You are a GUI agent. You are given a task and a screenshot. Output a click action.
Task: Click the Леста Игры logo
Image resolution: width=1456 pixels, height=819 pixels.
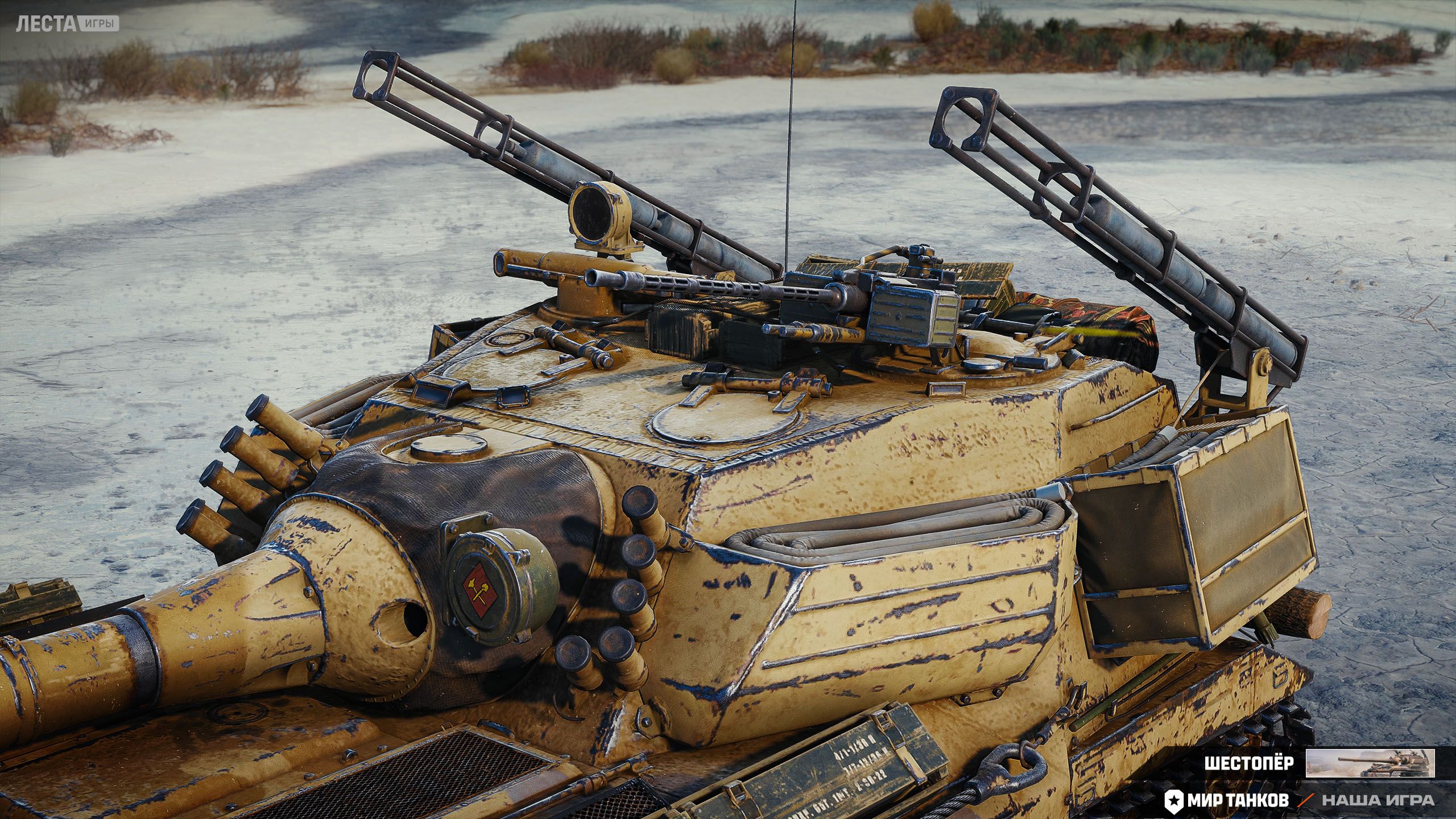pyautogui.click(x=68, y=24)
